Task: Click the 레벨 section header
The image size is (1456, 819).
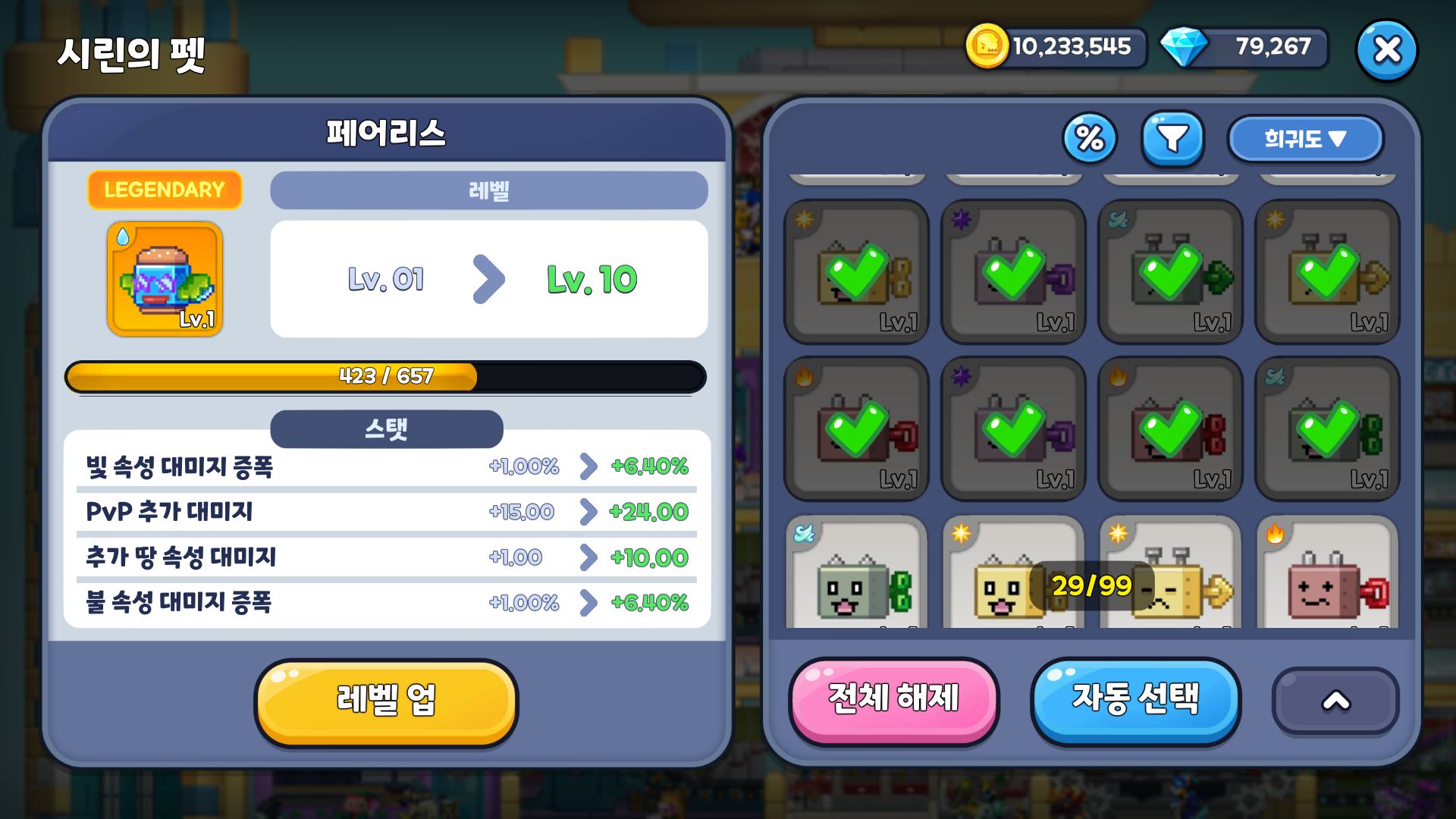Action: (488, 190)
